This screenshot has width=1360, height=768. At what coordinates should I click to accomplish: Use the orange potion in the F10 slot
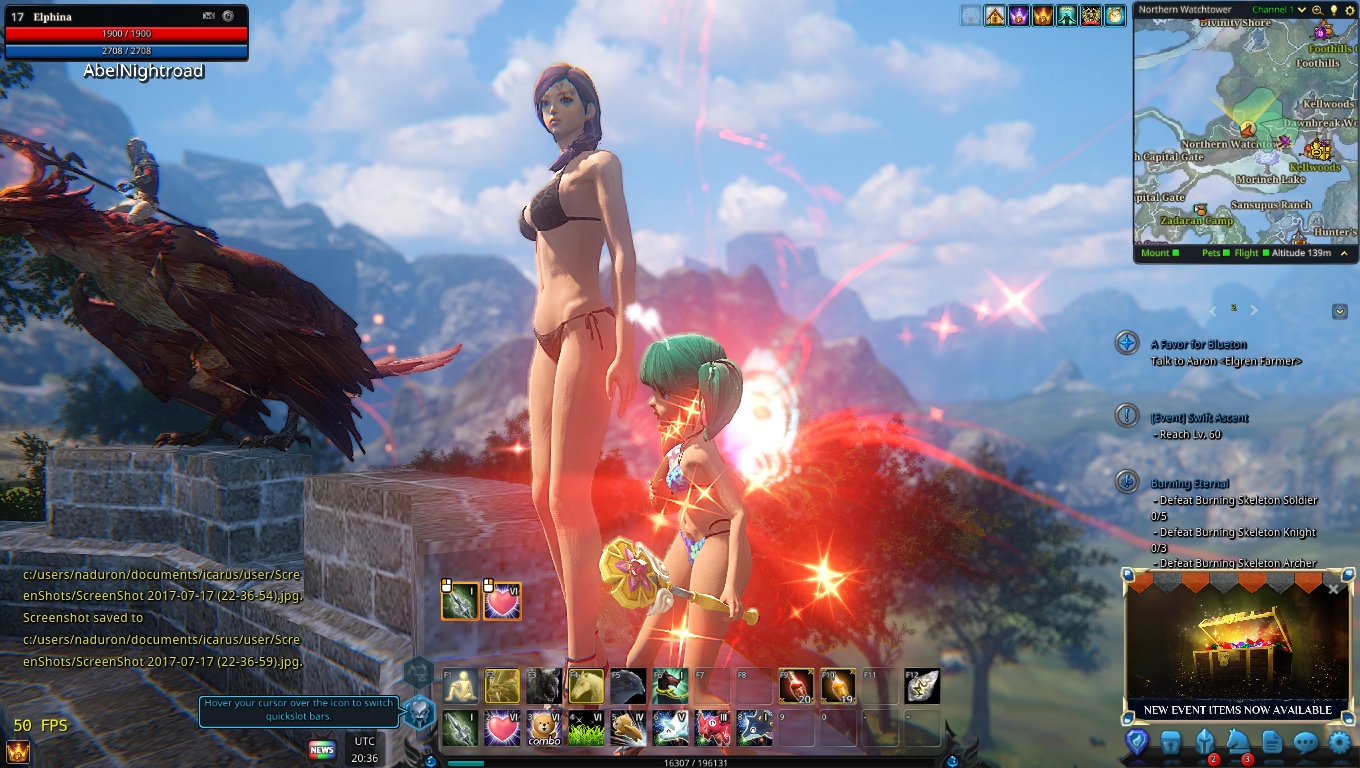click(x=838, y=686)
